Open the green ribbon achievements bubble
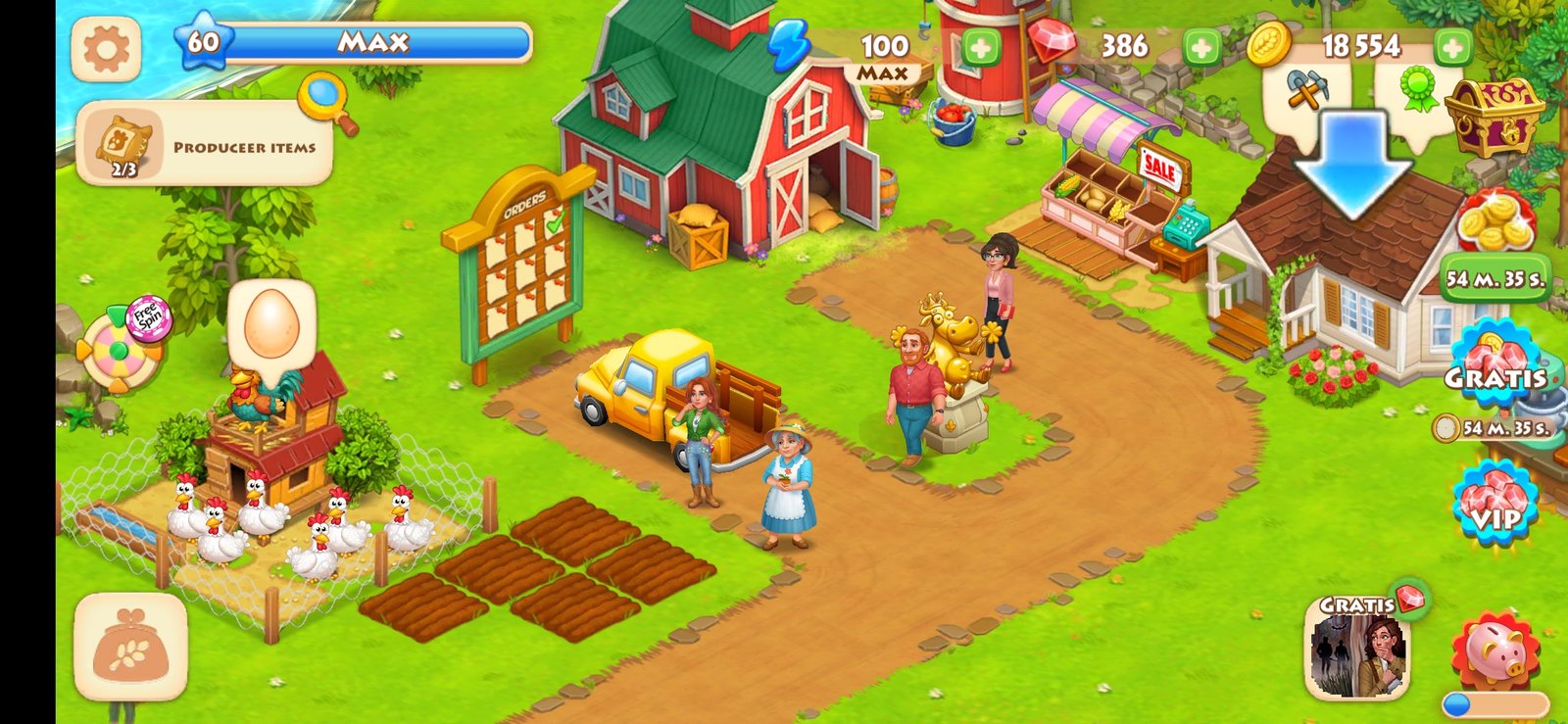 pyautogui.click(x=1419, y=90)
